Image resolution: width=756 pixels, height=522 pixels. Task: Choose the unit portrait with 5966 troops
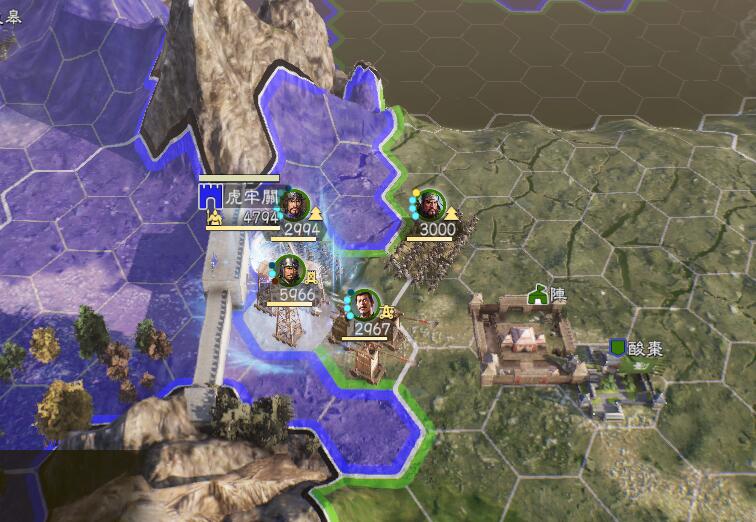pyautogui.click(x=287, y=271)
